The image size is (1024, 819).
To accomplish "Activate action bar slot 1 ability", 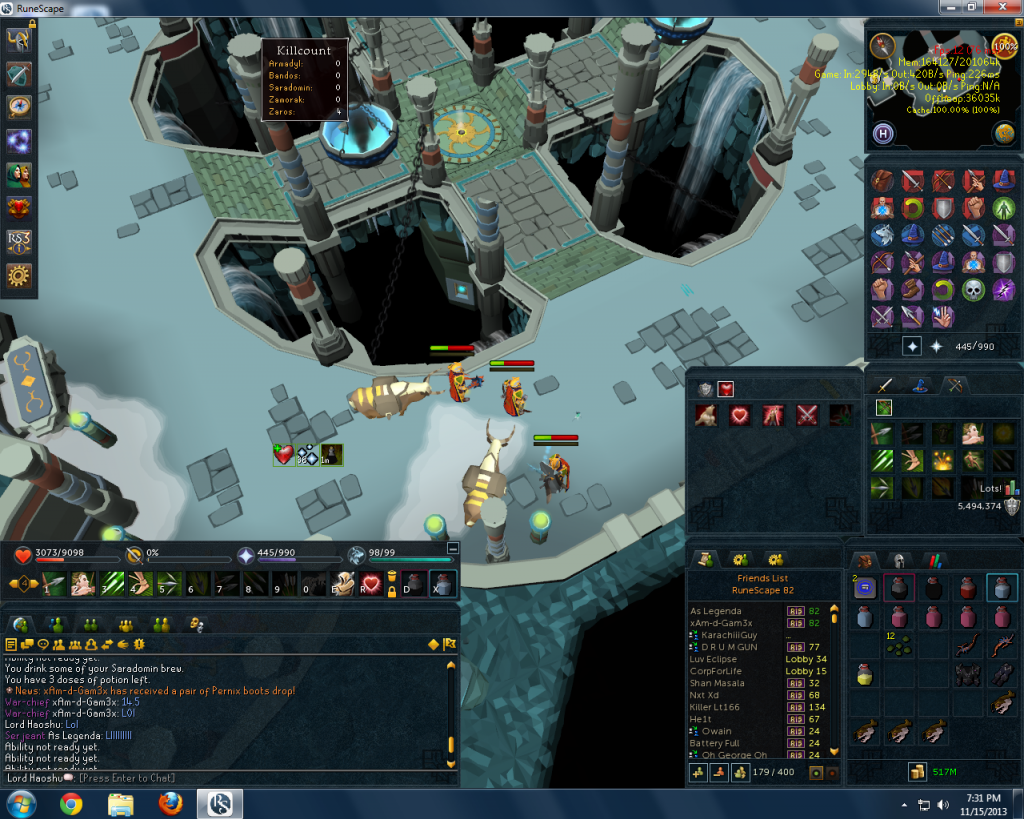I will click(53, 584).
